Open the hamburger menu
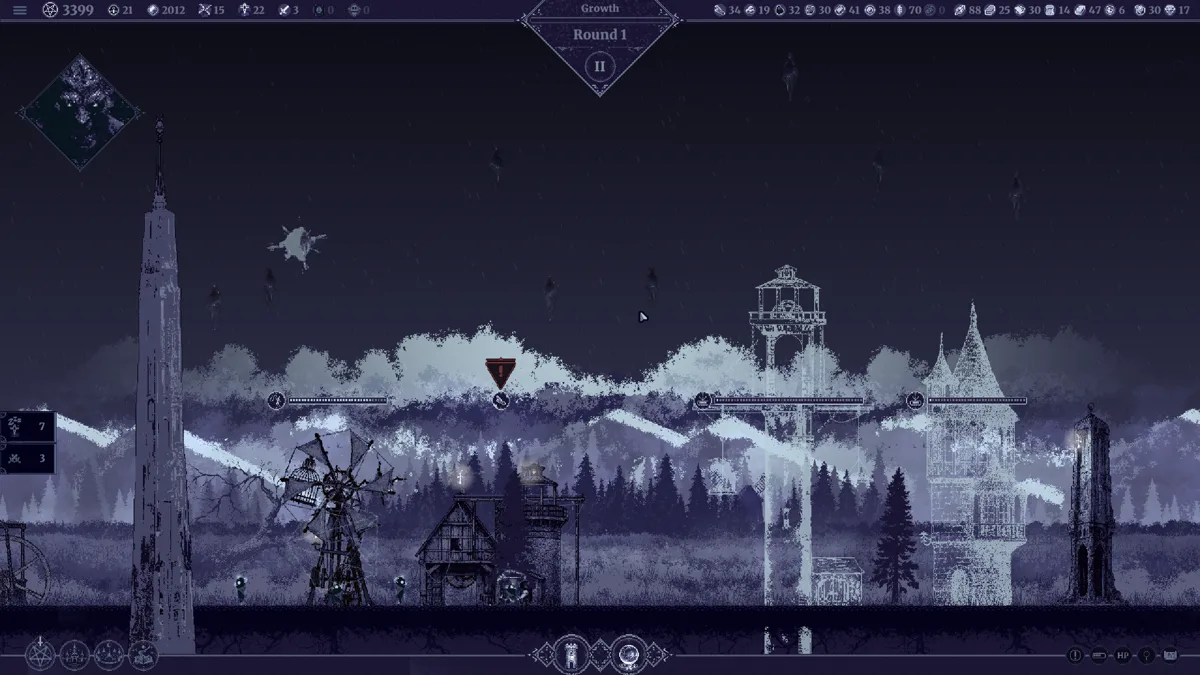Viewport: 1200px width, 675px height. click(x=20, y=10)
